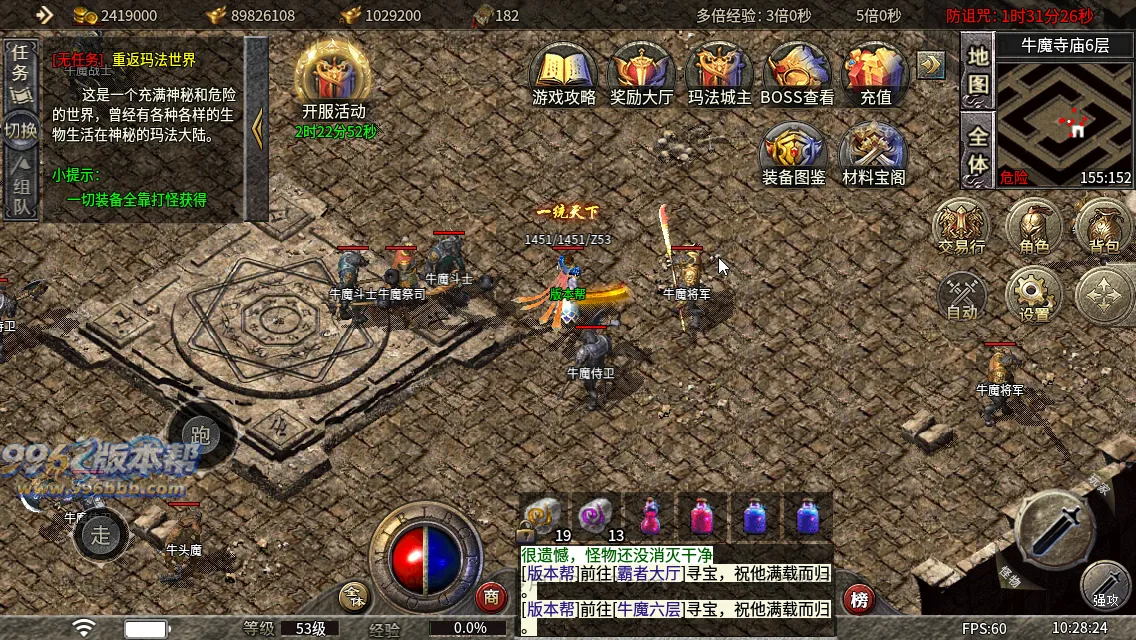The width and height of the screenshot is (1136, 640).
Task: Open the 地图 map tab
Action: 977,71
